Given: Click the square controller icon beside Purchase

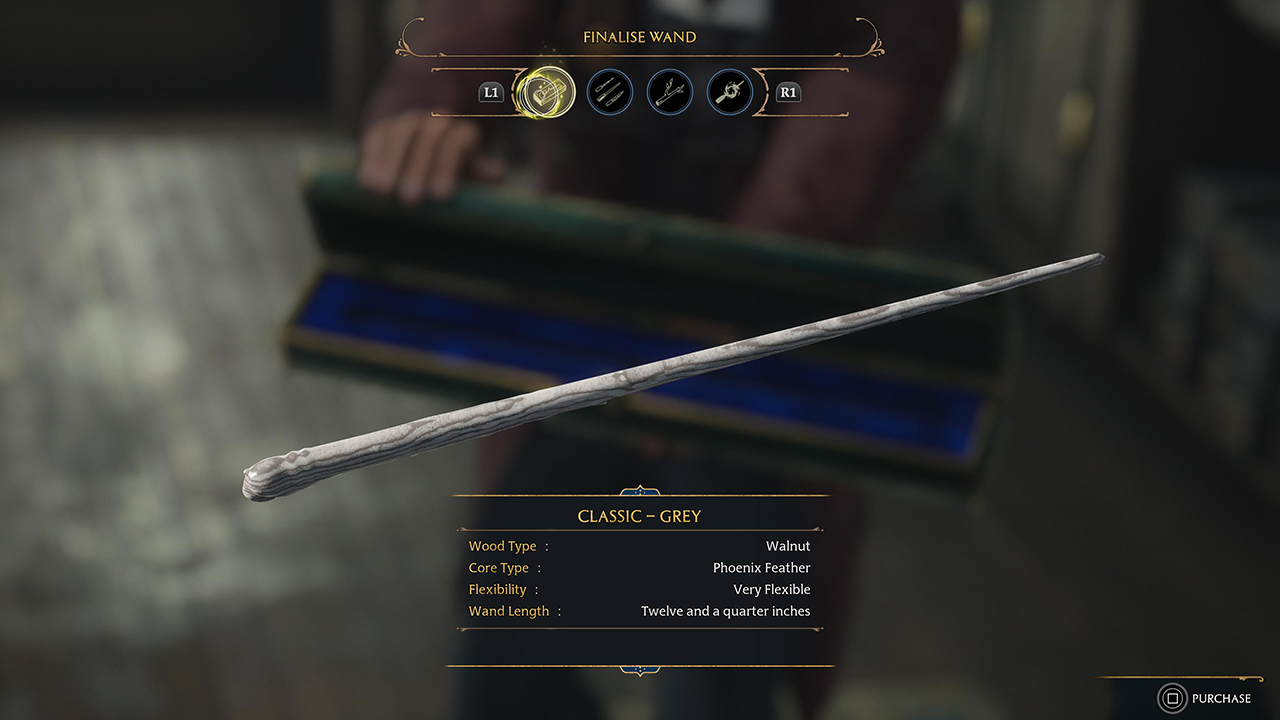Looking at the screenshot, I should [x=1172, y=698].
